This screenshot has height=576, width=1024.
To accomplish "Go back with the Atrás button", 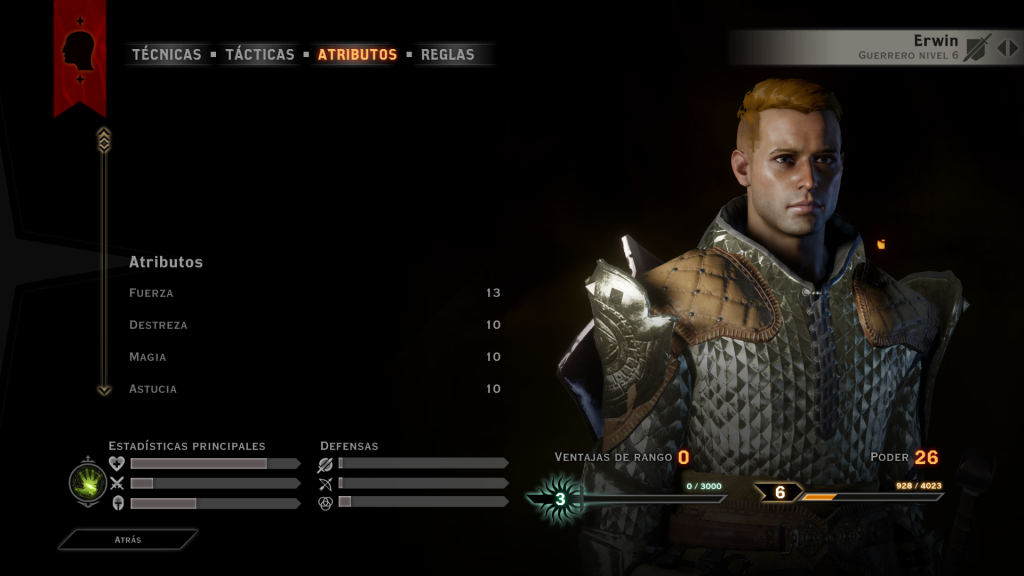I will pos(127,540).
